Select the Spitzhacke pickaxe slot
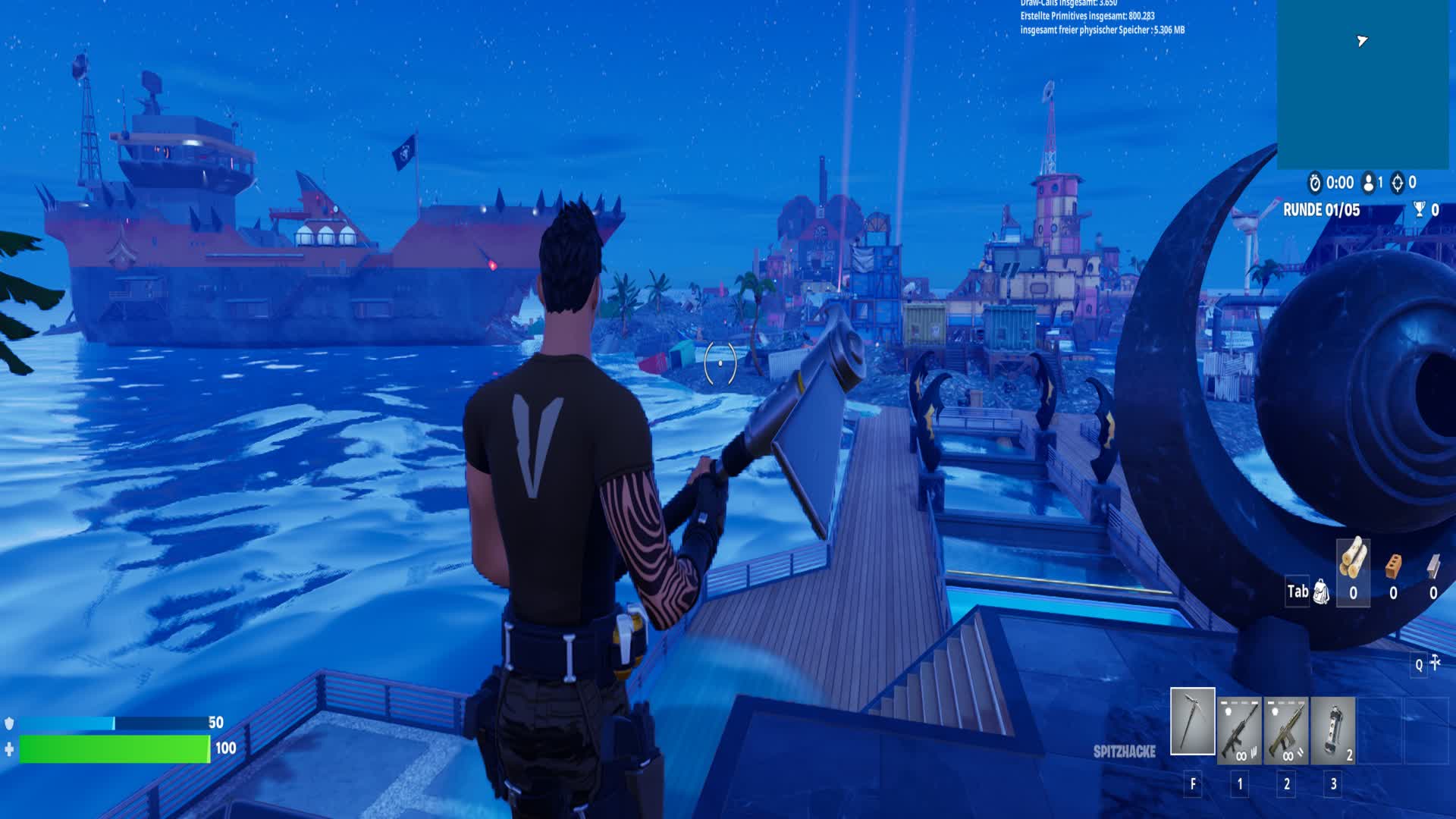This screenshot has height=819, width=1456. coord(1192,721)
